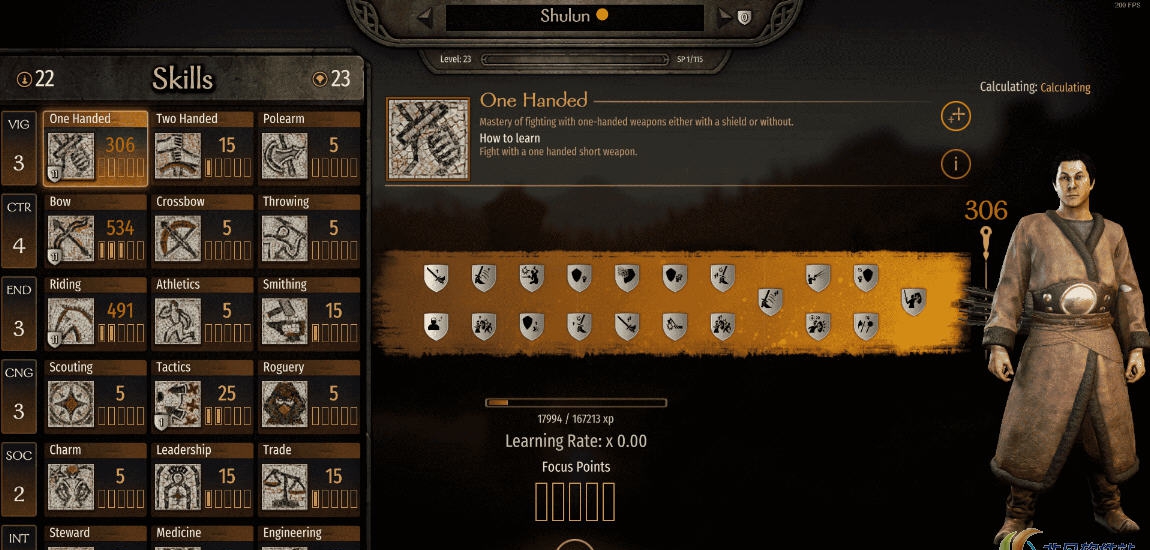Screen dimensions: 1150x550
Task: Open the skill info button
Action: pos(956,163)
